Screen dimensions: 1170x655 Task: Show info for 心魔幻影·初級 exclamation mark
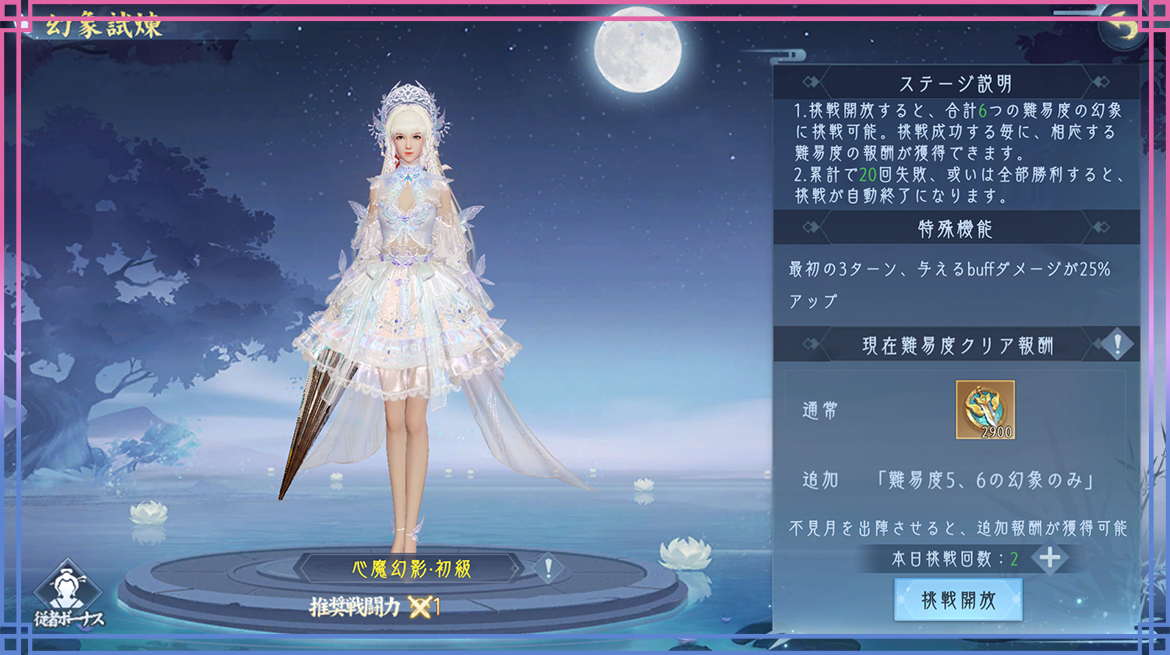[x=548, y=569]
